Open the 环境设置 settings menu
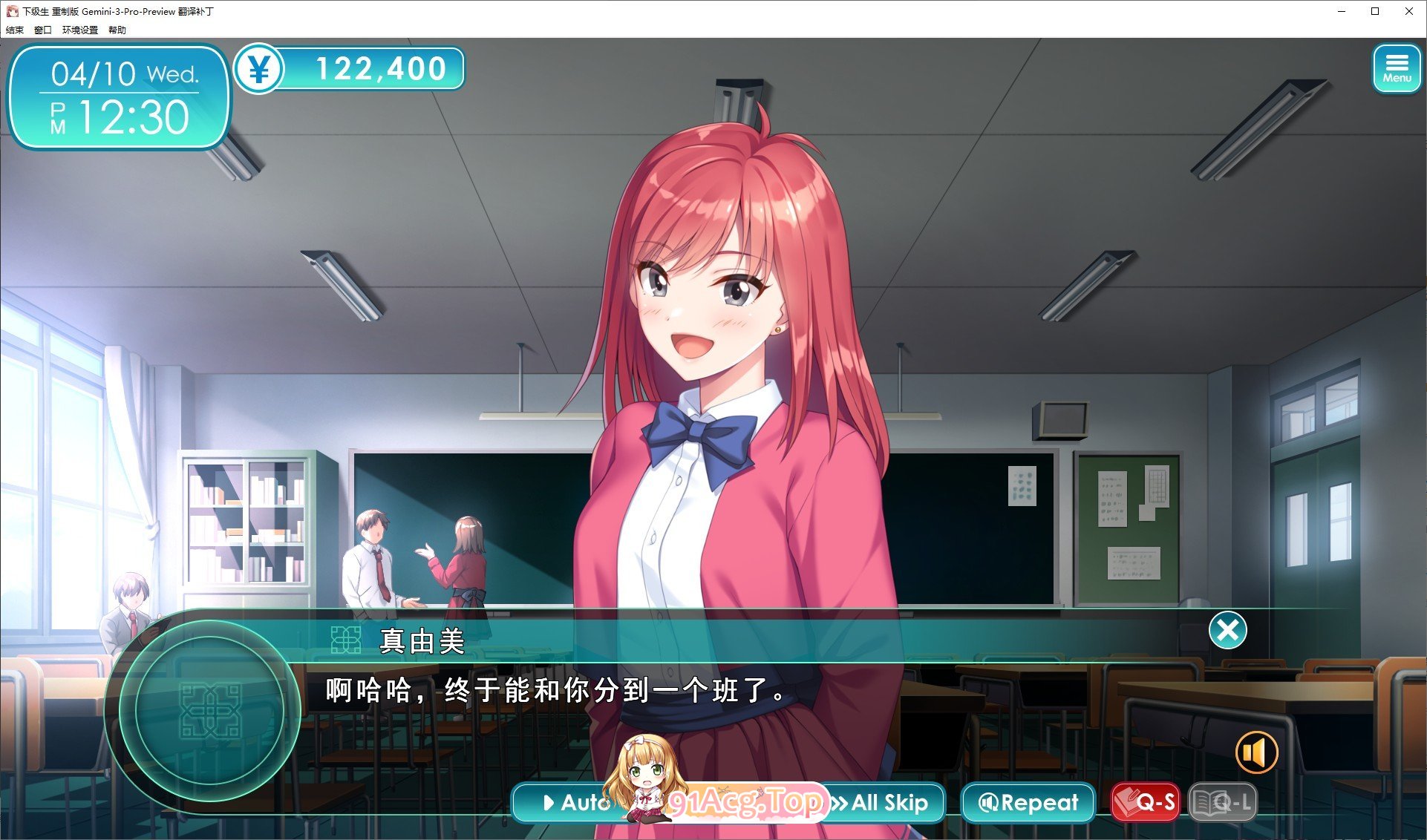Viewport: 1427px width, 840px height. 79,30
